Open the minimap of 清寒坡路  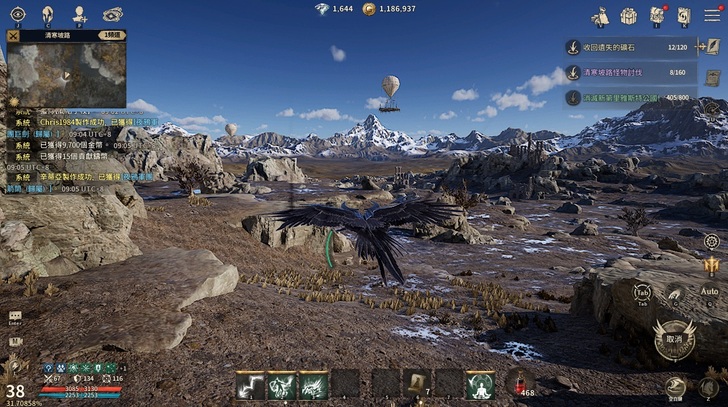point(66,73)
